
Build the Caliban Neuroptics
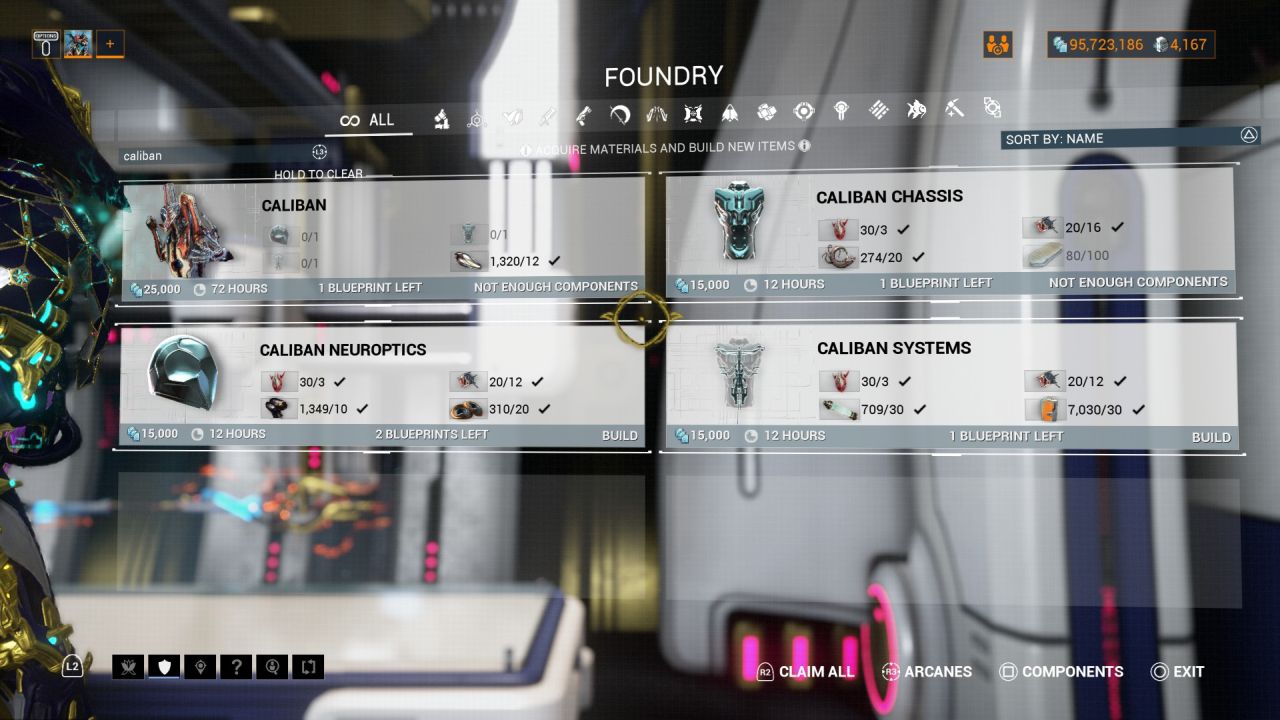point(620,436)
